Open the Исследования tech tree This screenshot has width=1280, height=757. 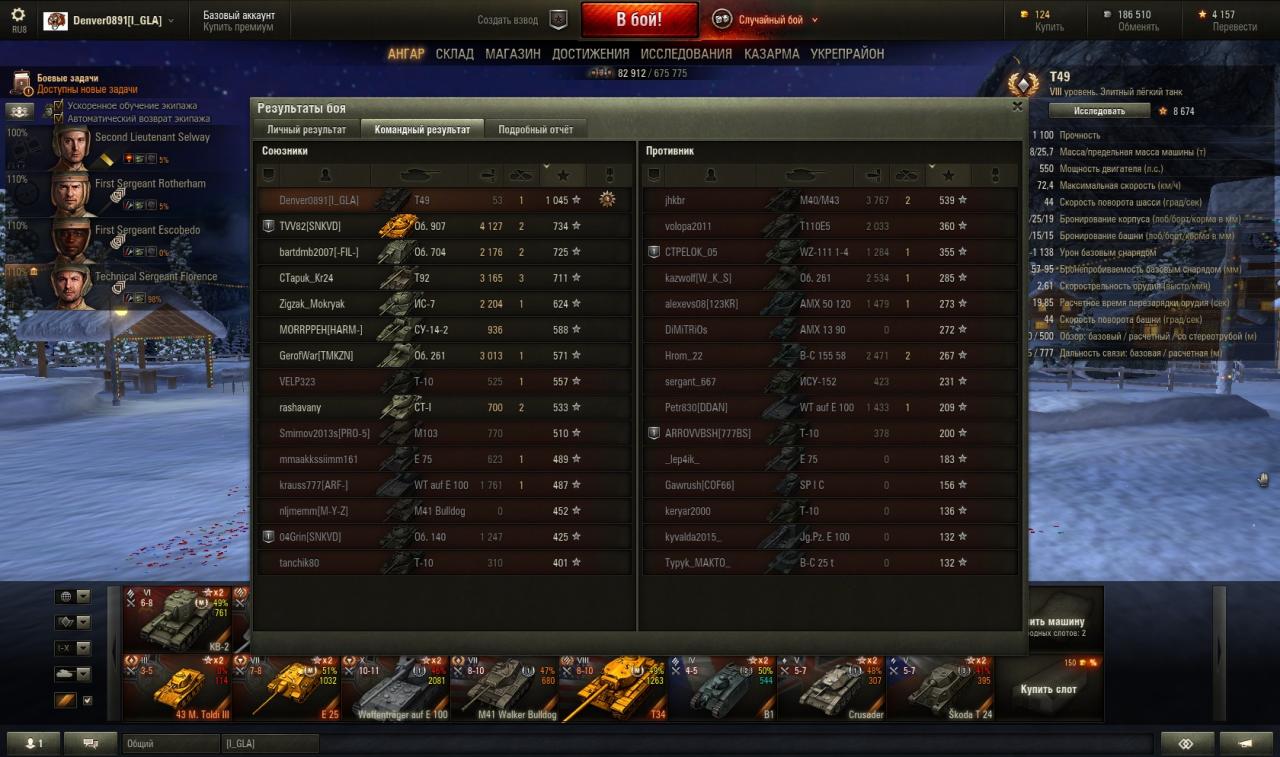coord(686,54)
